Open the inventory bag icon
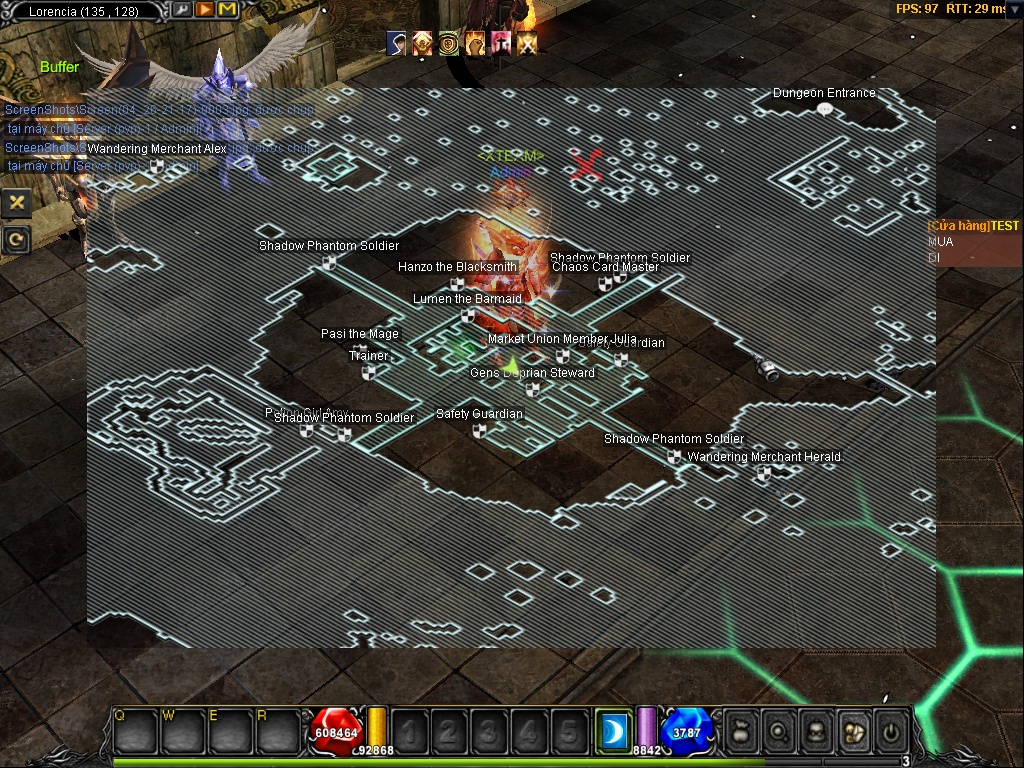Screen dimensions: 1024x768 [x=740, y=732]
